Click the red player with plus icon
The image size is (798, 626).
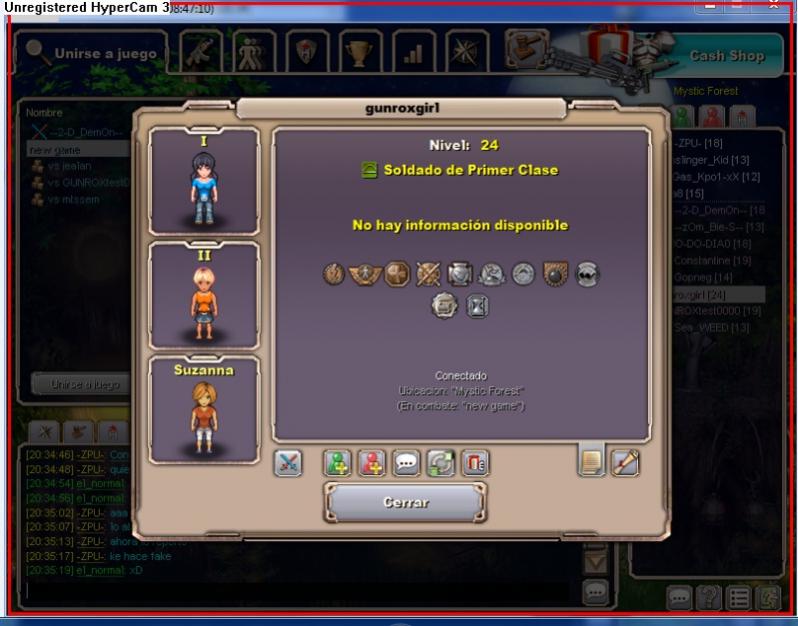pyautogui.click(x=372, y=463)
